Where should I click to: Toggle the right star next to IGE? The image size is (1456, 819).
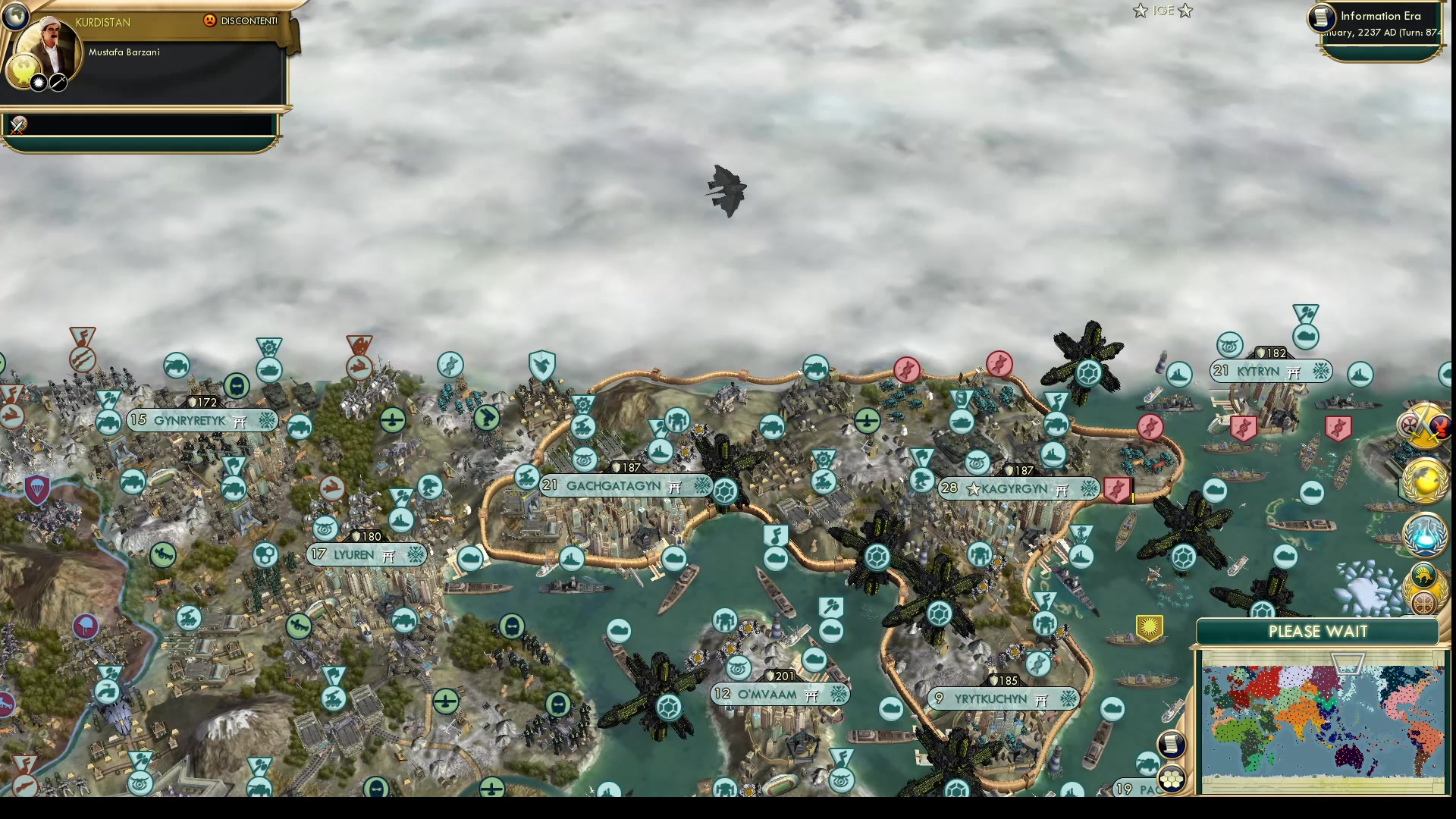(1184, 11)
